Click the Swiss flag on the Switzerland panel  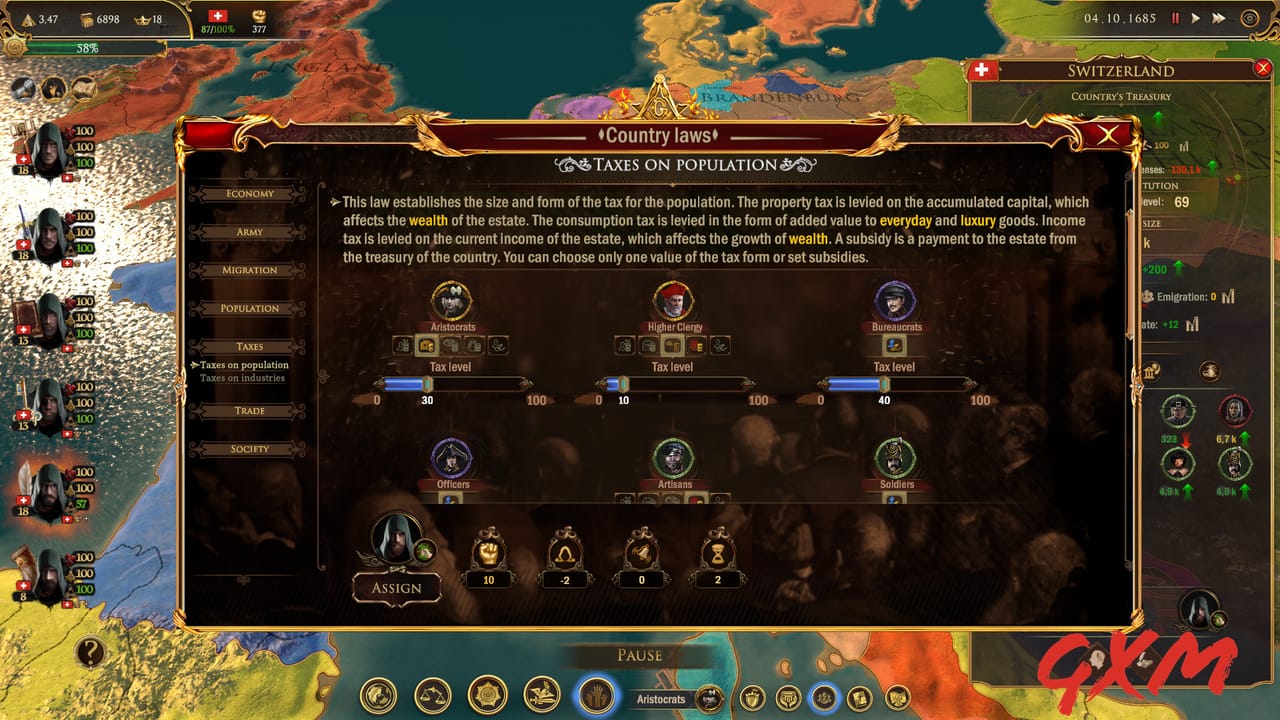coord(981,70)
